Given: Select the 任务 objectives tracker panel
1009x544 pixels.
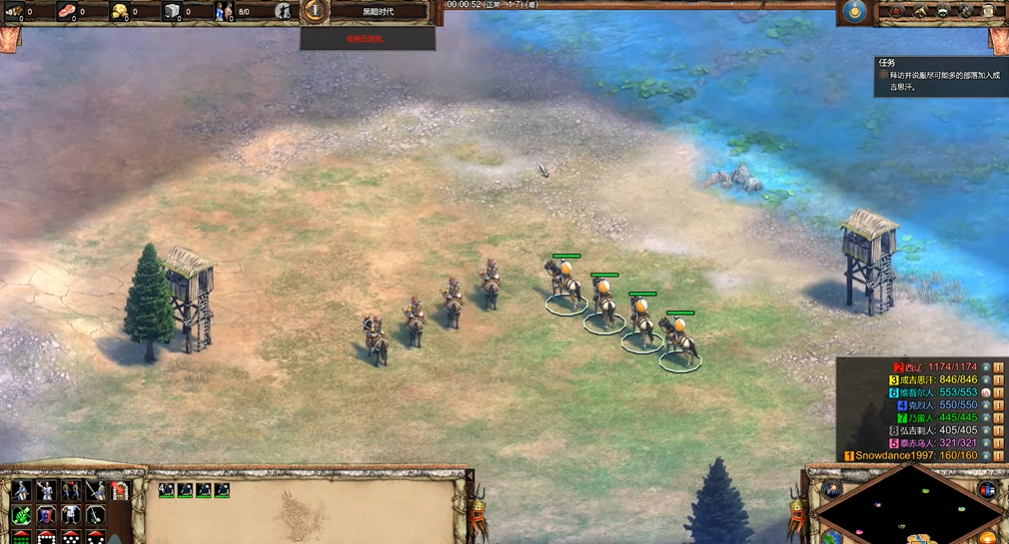Looking at the screenshot, I should pyautogui.click(x=937, y=75).
